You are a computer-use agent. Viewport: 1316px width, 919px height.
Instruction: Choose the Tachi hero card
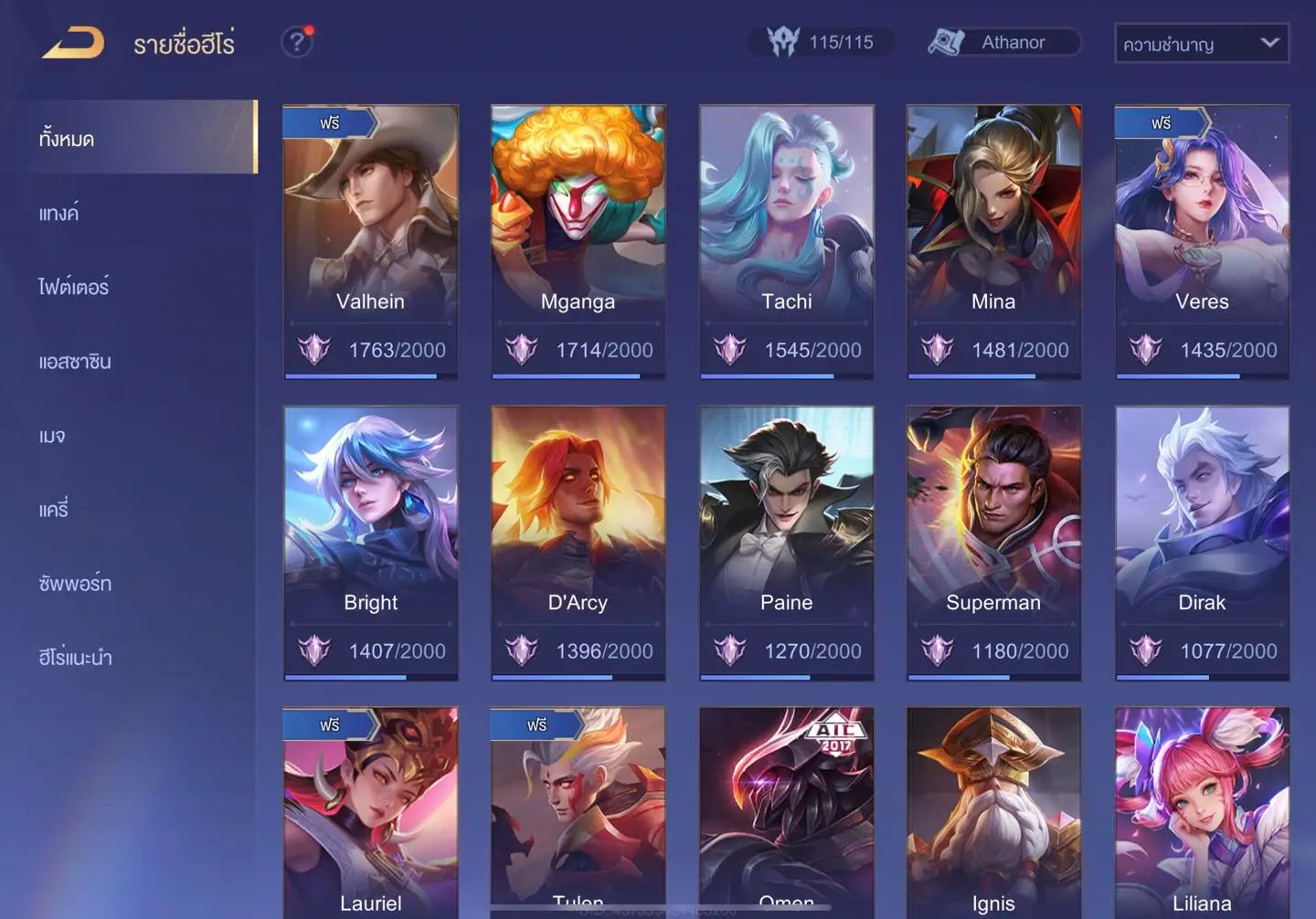(786, 241)
